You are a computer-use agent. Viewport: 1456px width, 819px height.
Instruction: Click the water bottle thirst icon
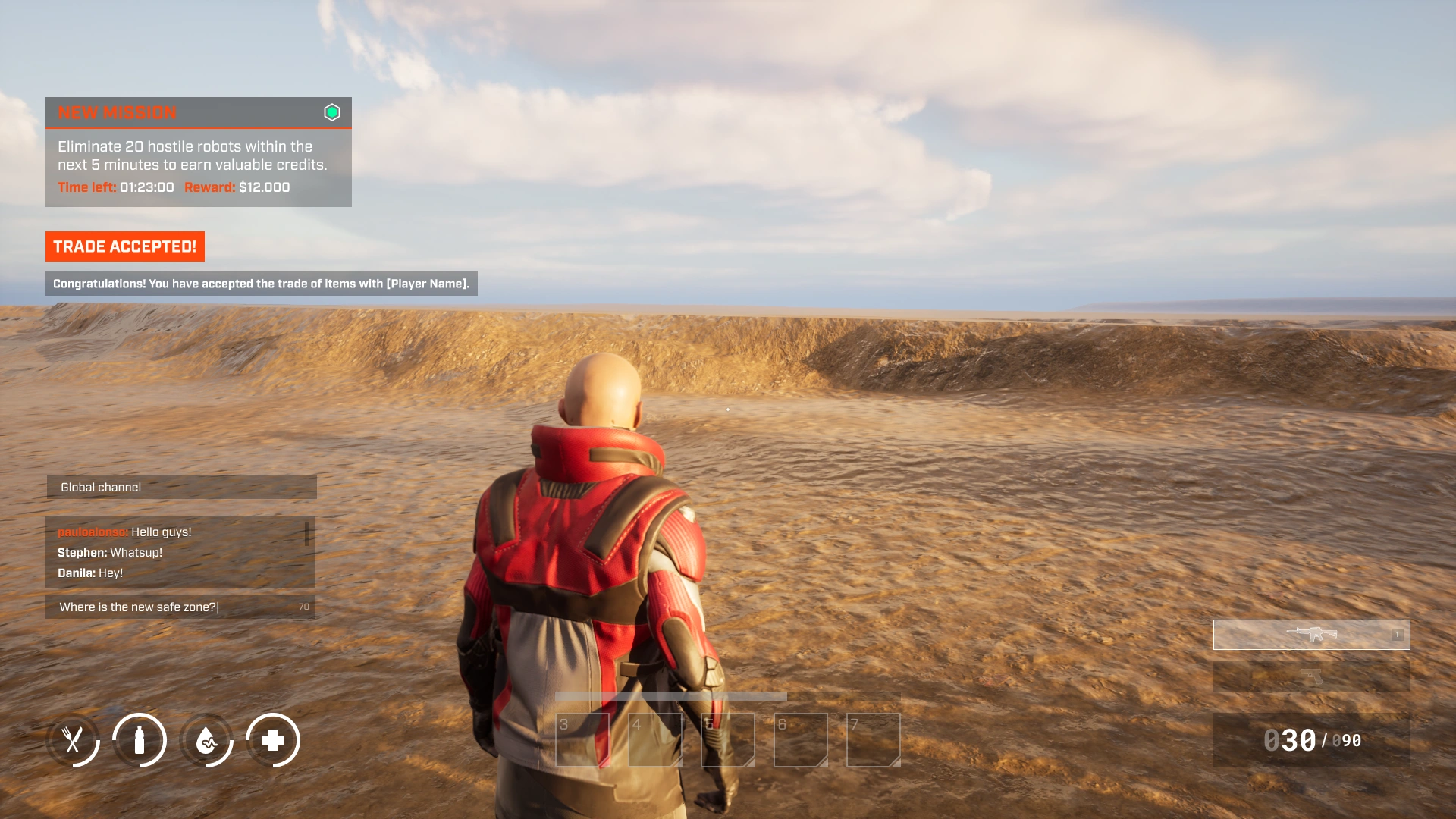(x=140, y=740)
